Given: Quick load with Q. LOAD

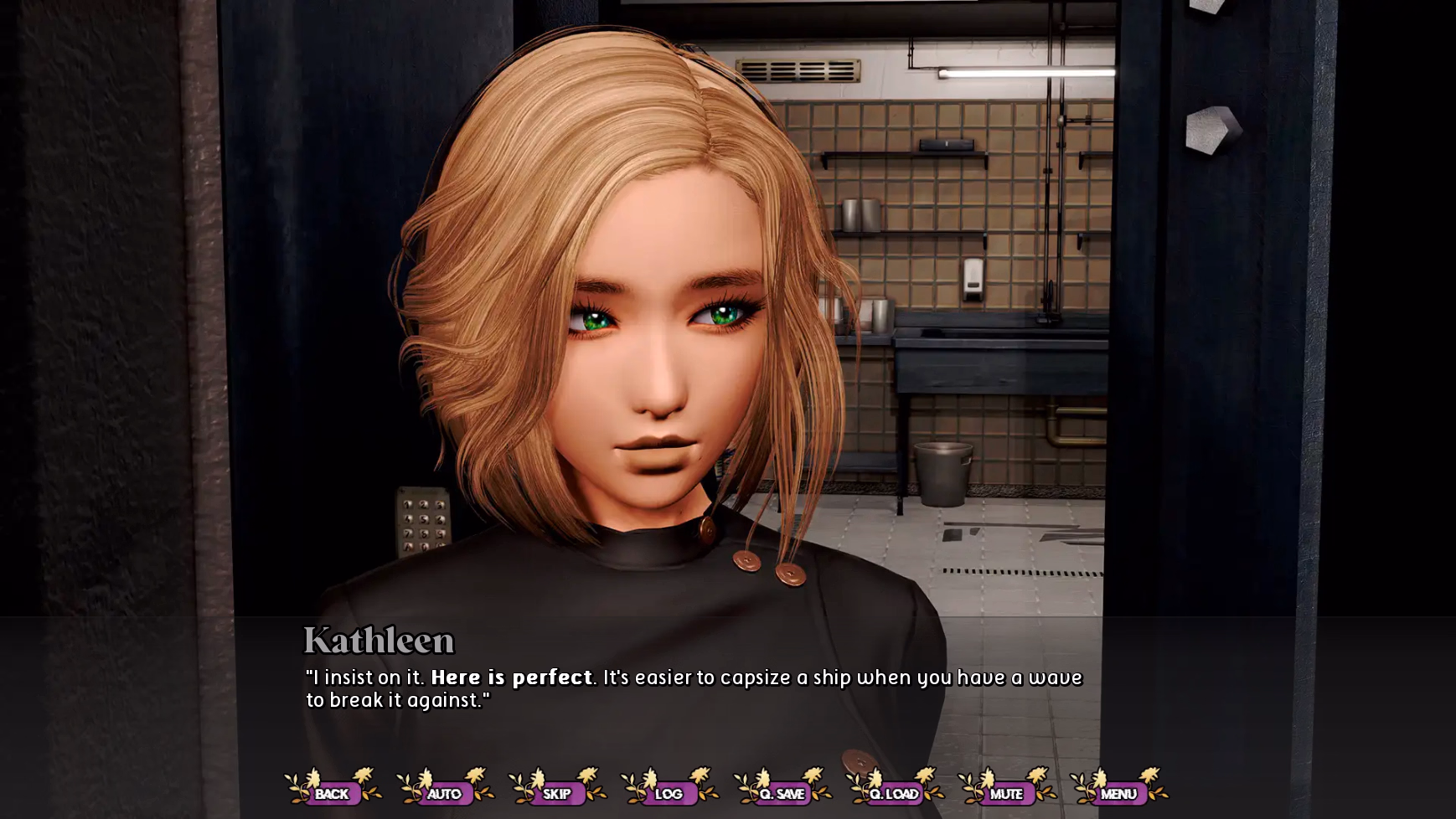Looking at the screenshot, I should pyautogui.click(x=894, y=793).
